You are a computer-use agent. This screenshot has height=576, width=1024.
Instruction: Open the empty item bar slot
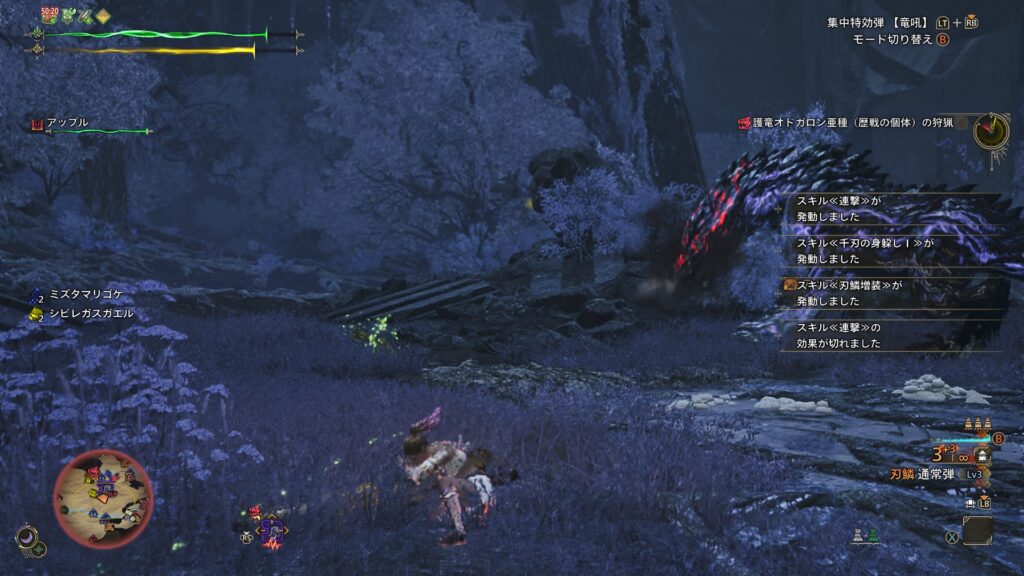(x=977, y=529)
